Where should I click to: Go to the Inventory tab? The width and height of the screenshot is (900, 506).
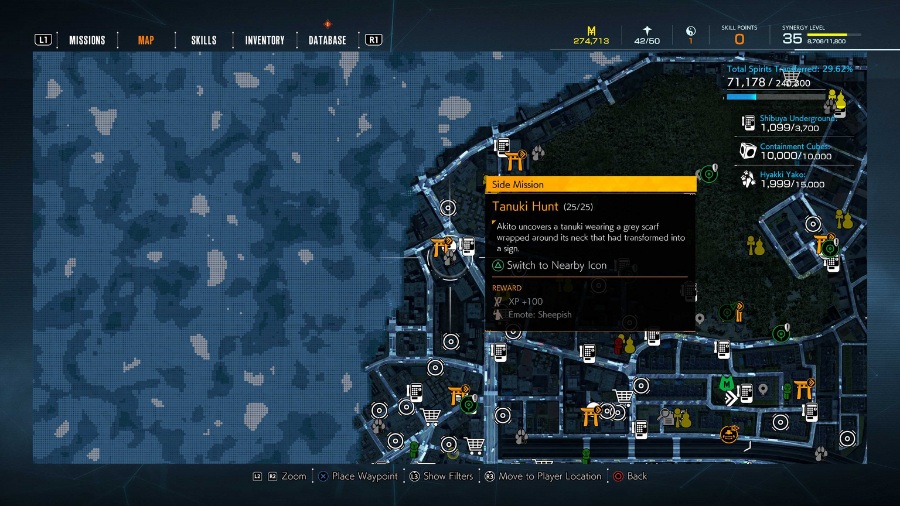click(265, 40)
